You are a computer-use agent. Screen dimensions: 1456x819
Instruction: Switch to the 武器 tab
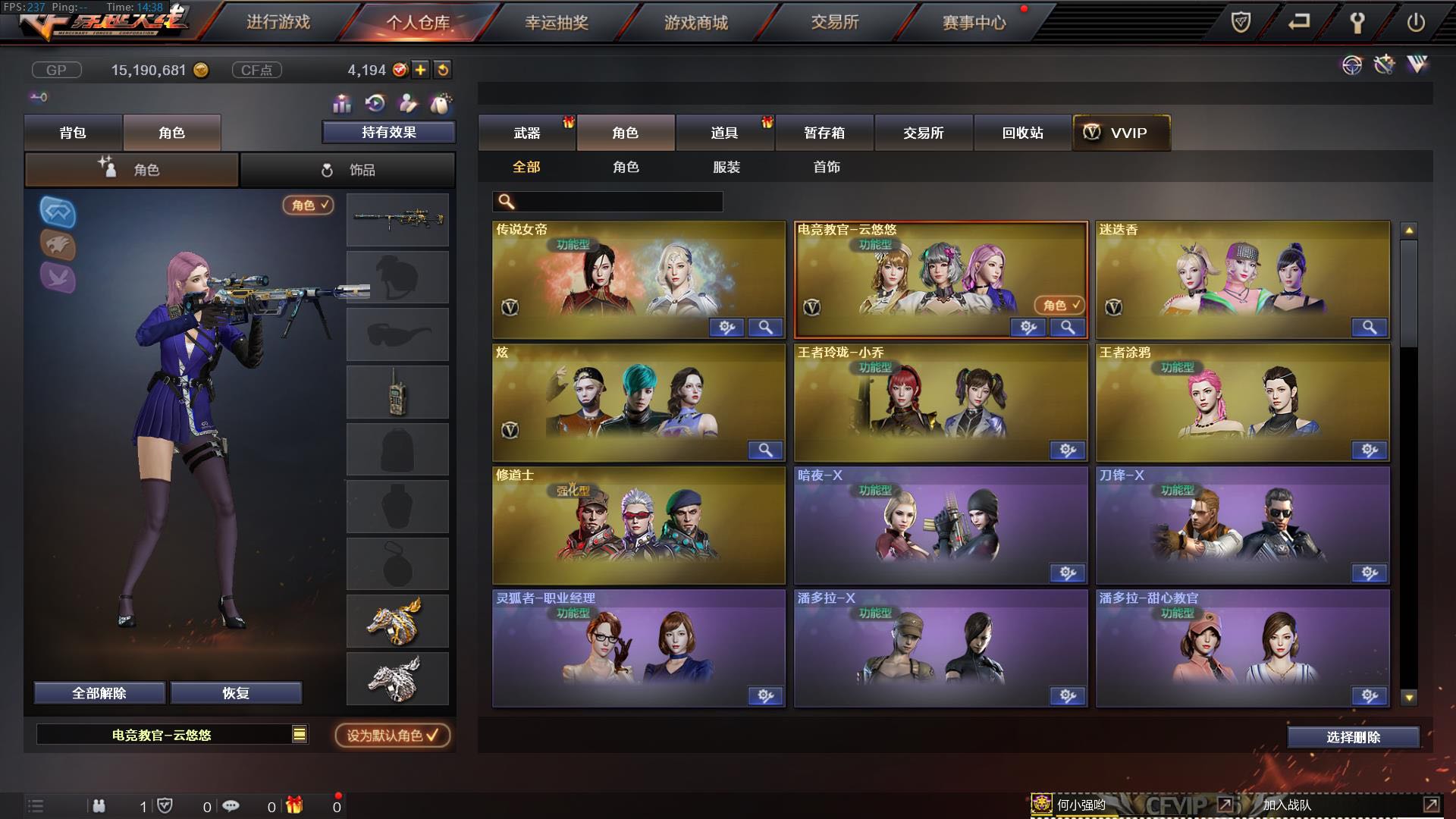(528, 133)
